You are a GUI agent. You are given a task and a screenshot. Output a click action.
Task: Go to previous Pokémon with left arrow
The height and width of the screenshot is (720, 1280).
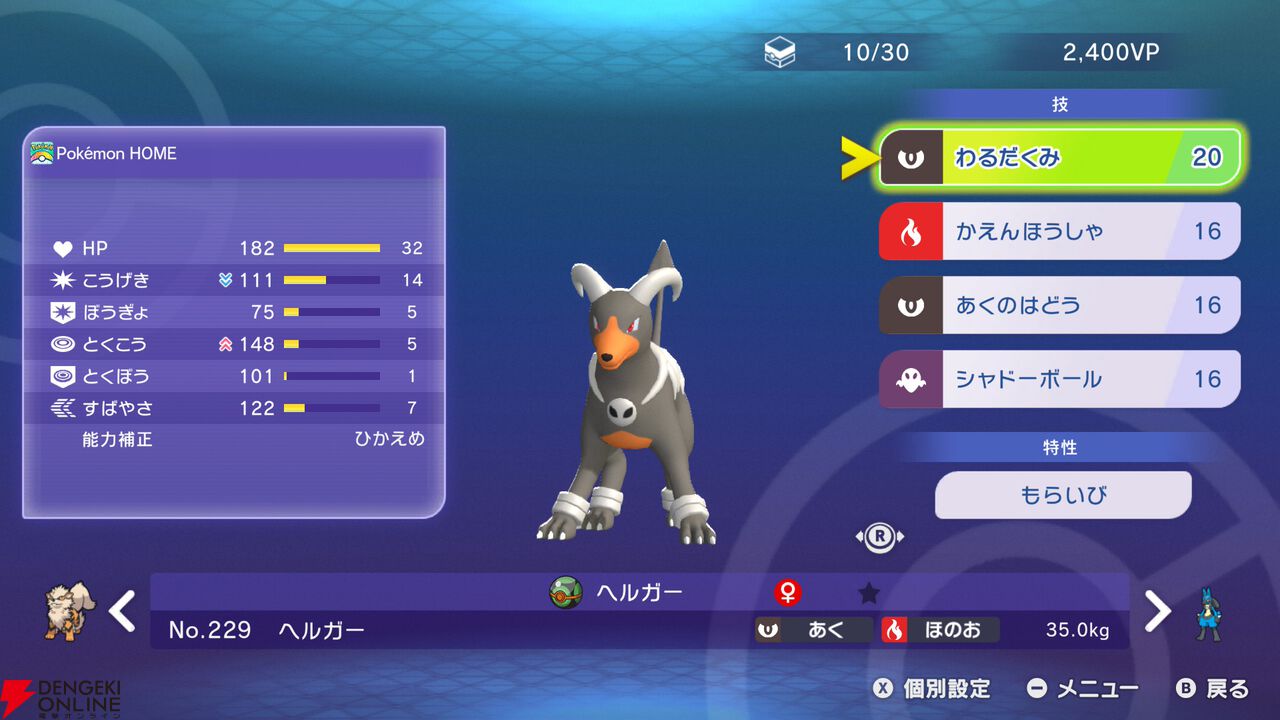122,611
